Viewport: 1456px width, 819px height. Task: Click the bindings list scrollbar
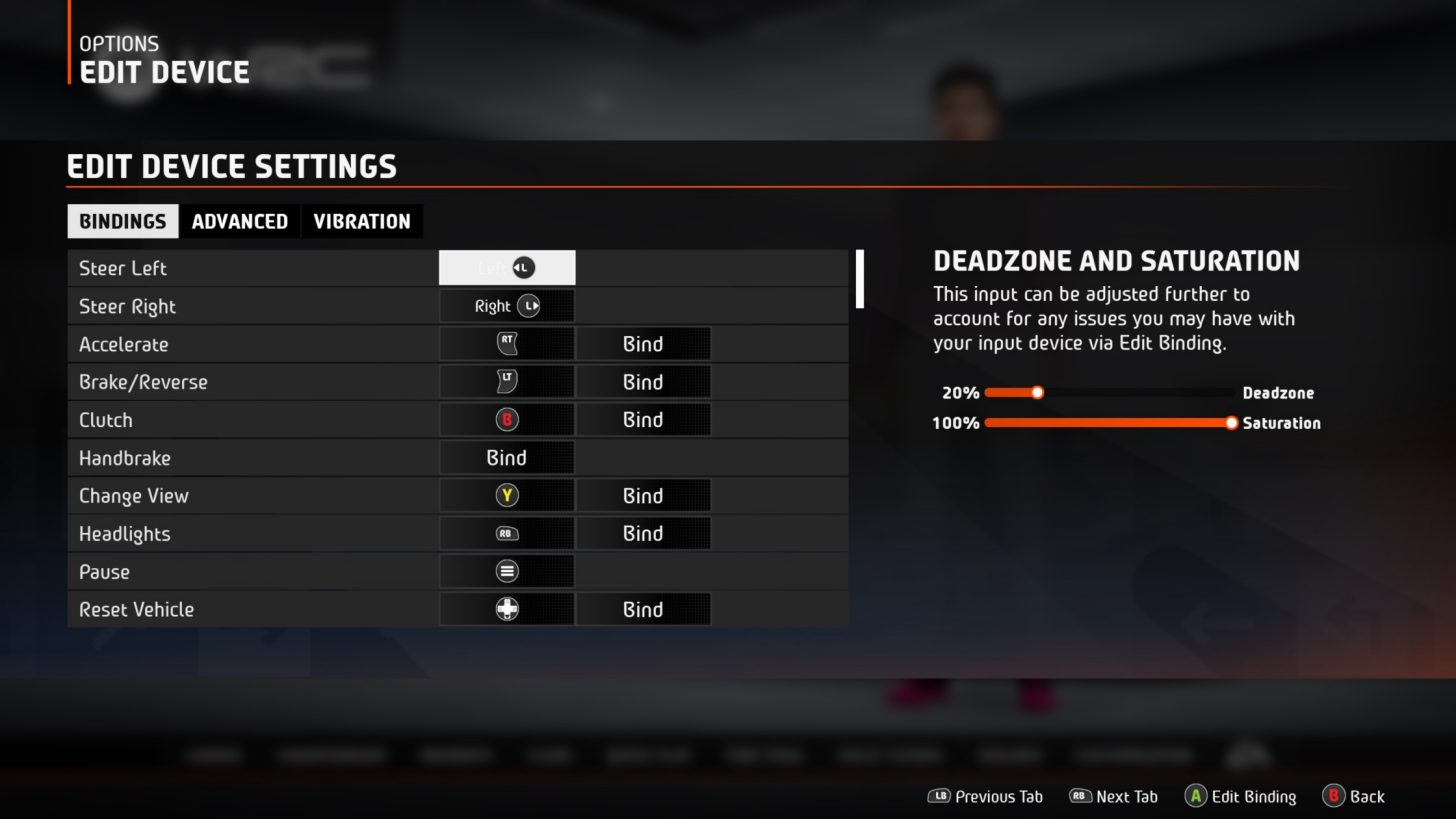pyautogui.click(x=859, y=280)
